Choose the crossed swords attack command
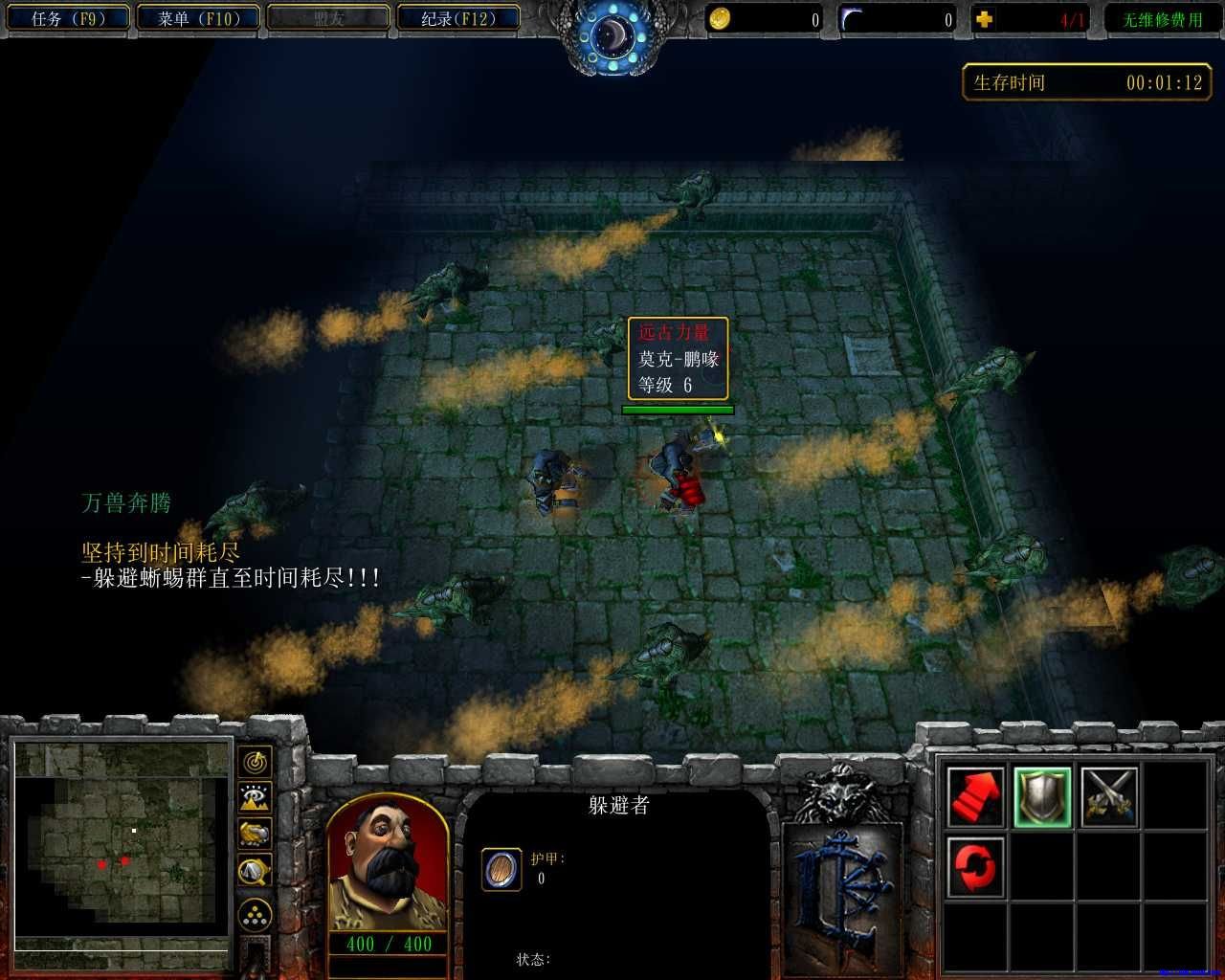Image resolution: width=1225 pixels, height=980 pixels. 1109,796
